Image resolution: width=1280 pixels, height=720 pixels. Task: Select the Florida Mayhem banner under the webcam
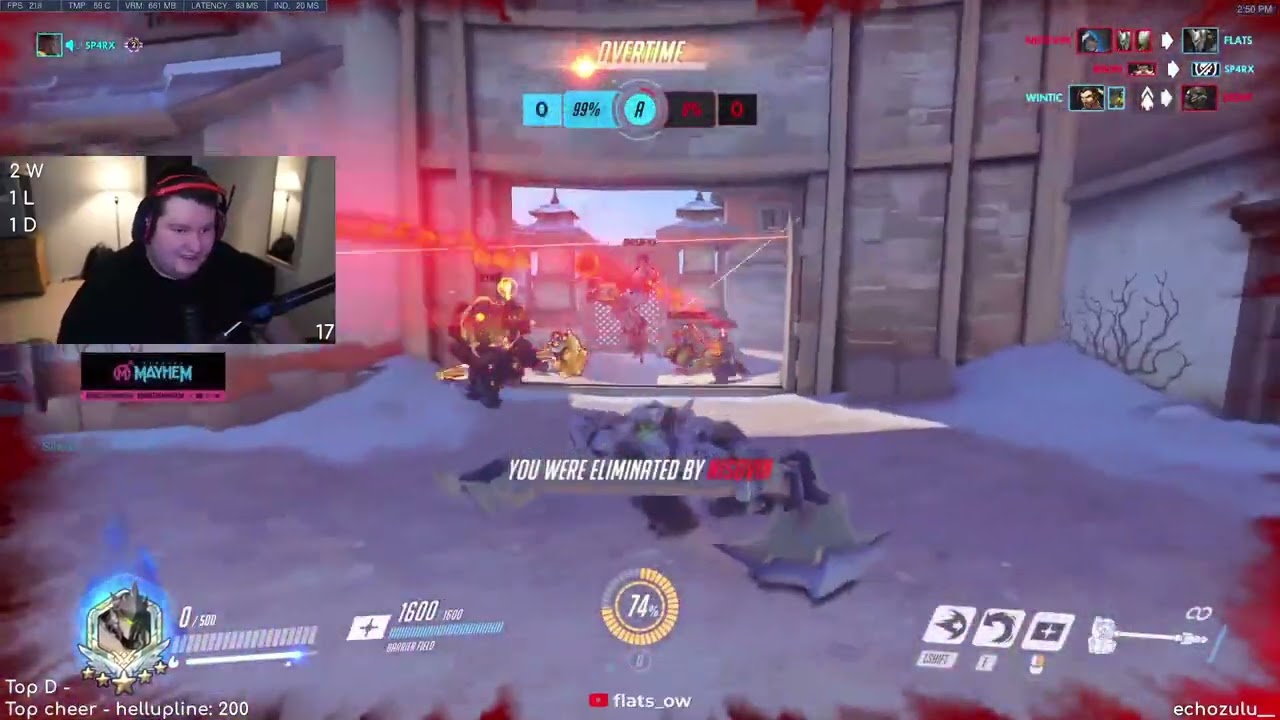(152, 374)
